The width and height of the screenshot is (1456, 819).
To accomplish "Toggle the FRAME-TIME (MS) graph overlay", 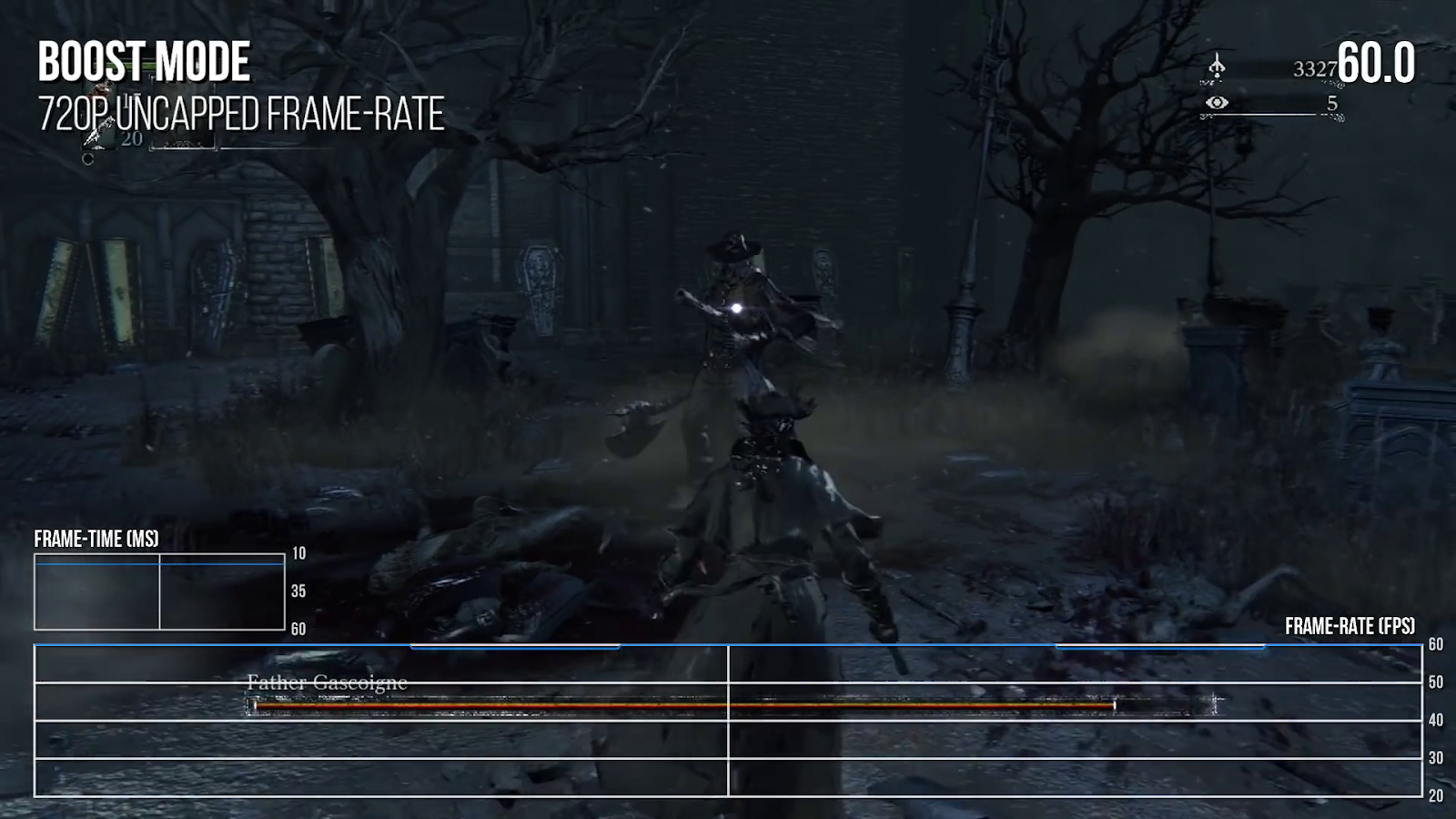I will (96, 539).
